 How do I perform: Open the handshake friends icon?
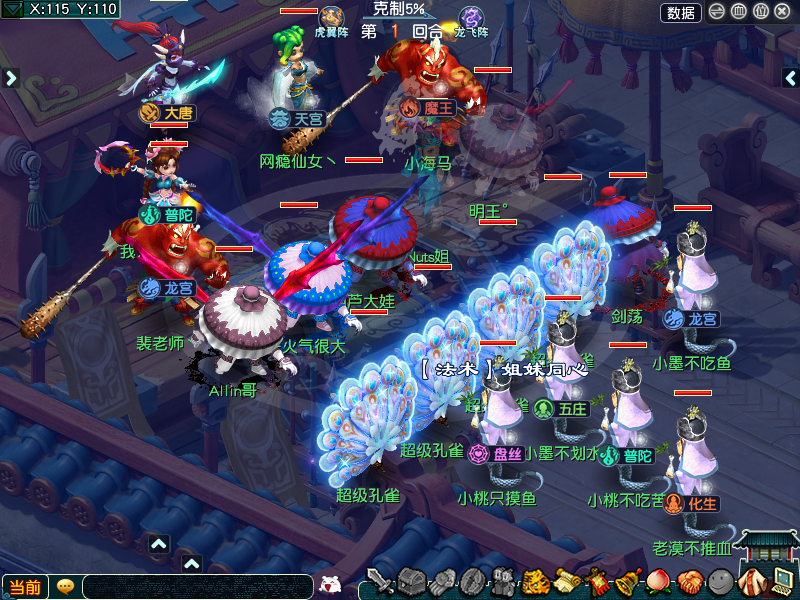point(689,580)
